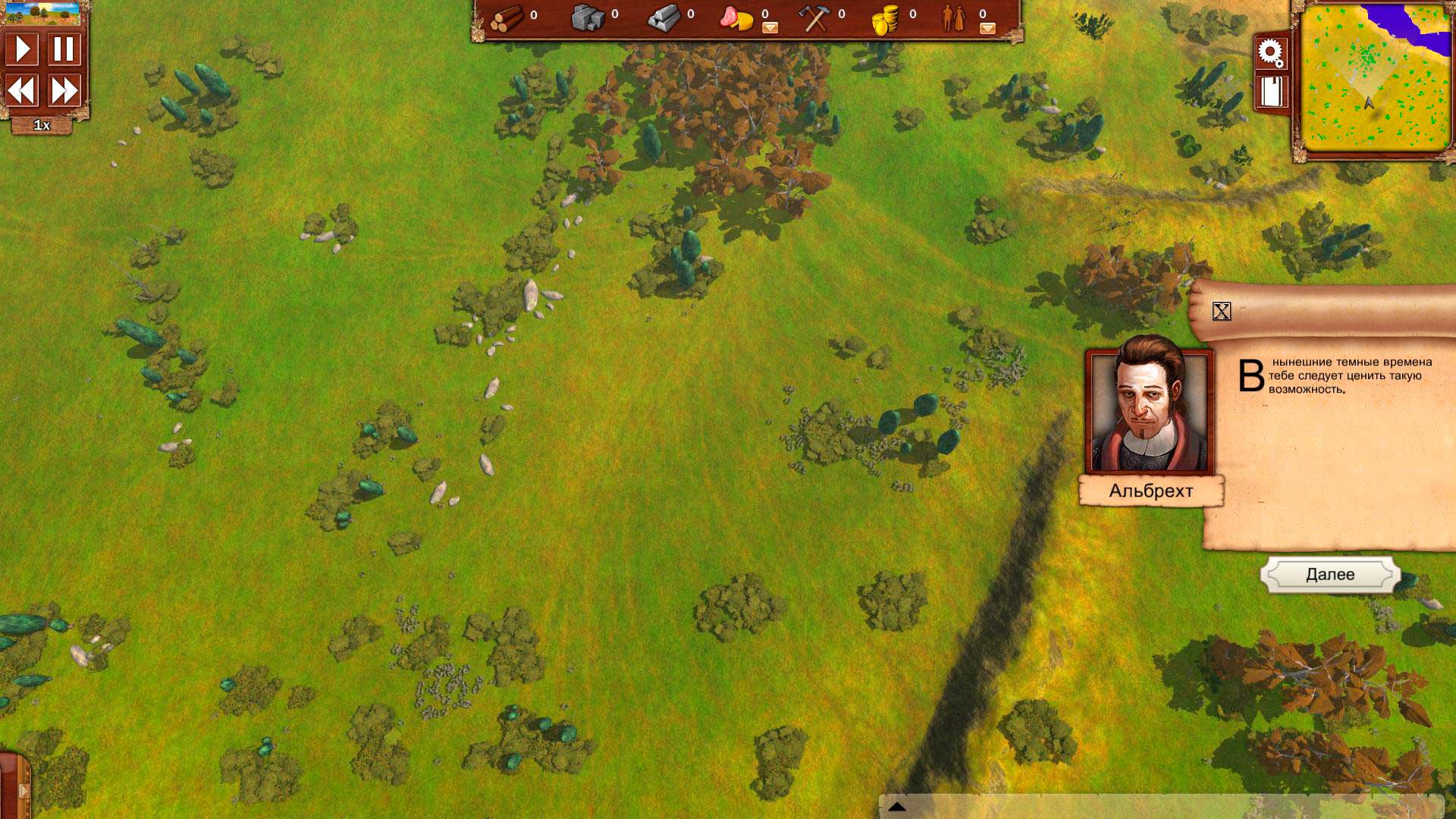Screen dimensions: 1456x819
Task: Expand the food resource dropdown arrow
Action: (x=770, y=28)
